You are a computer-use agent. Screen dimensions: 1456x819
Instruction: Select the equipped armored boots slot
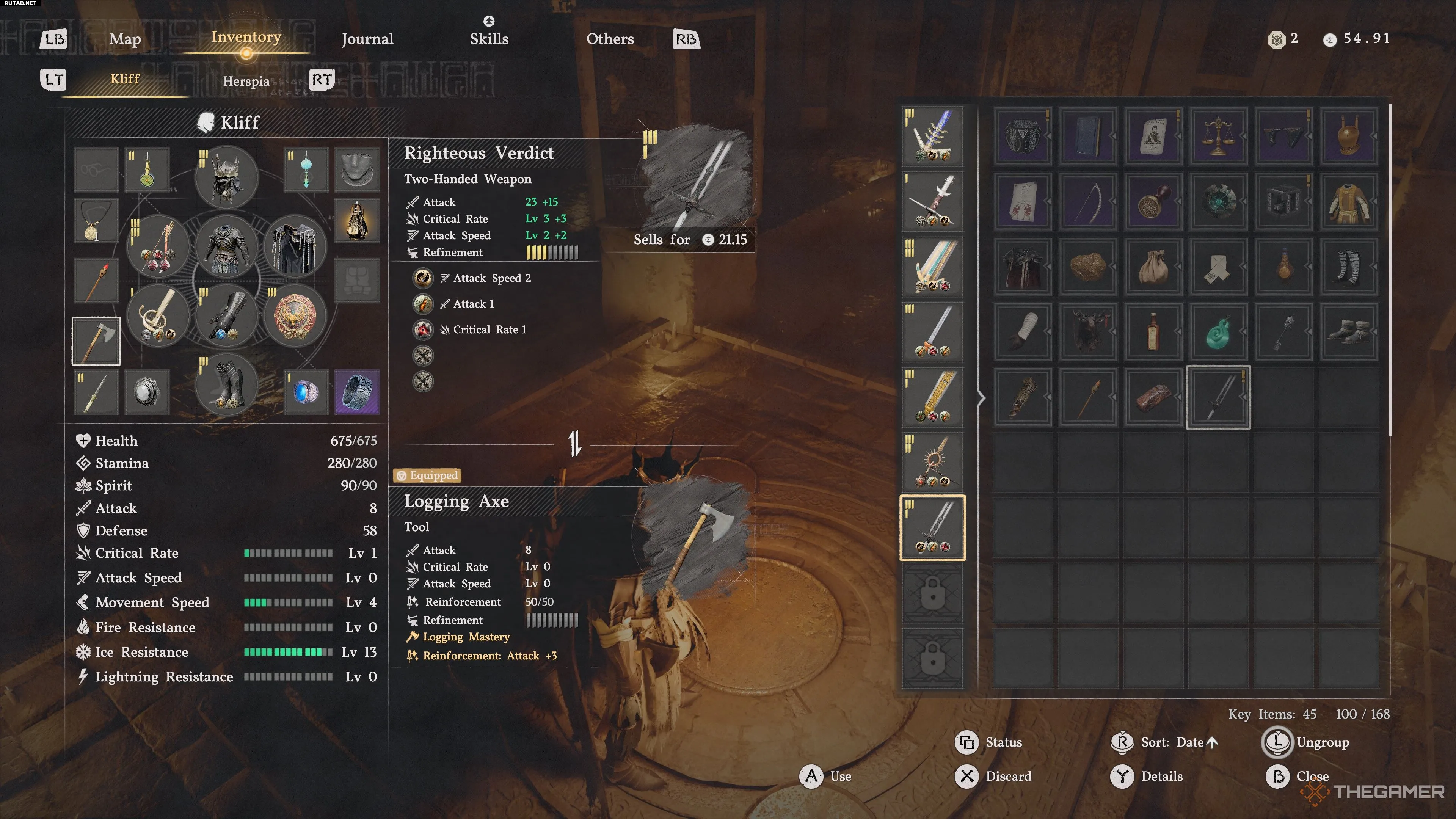tap(226, 385)
